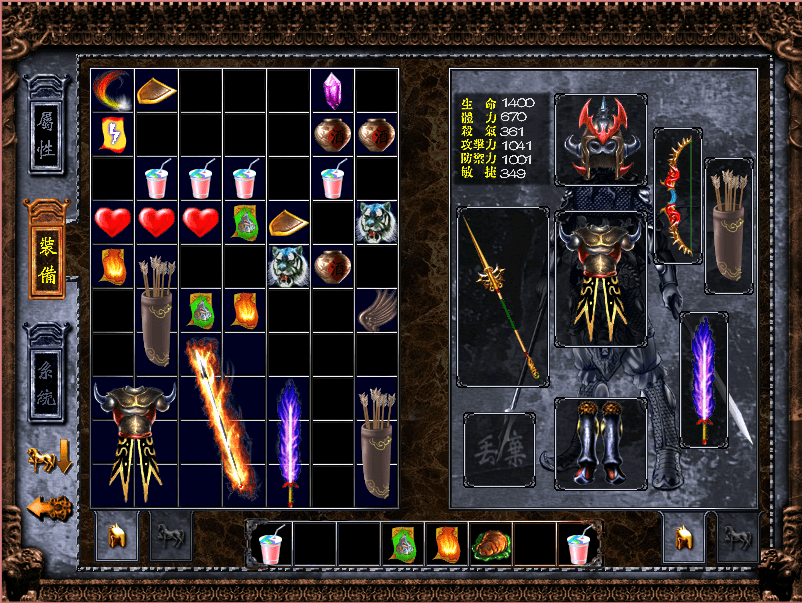The image size is (802, 603).
Task: Select the equipped boots slot
Action: pyautogui.click(x=600, y=442)
